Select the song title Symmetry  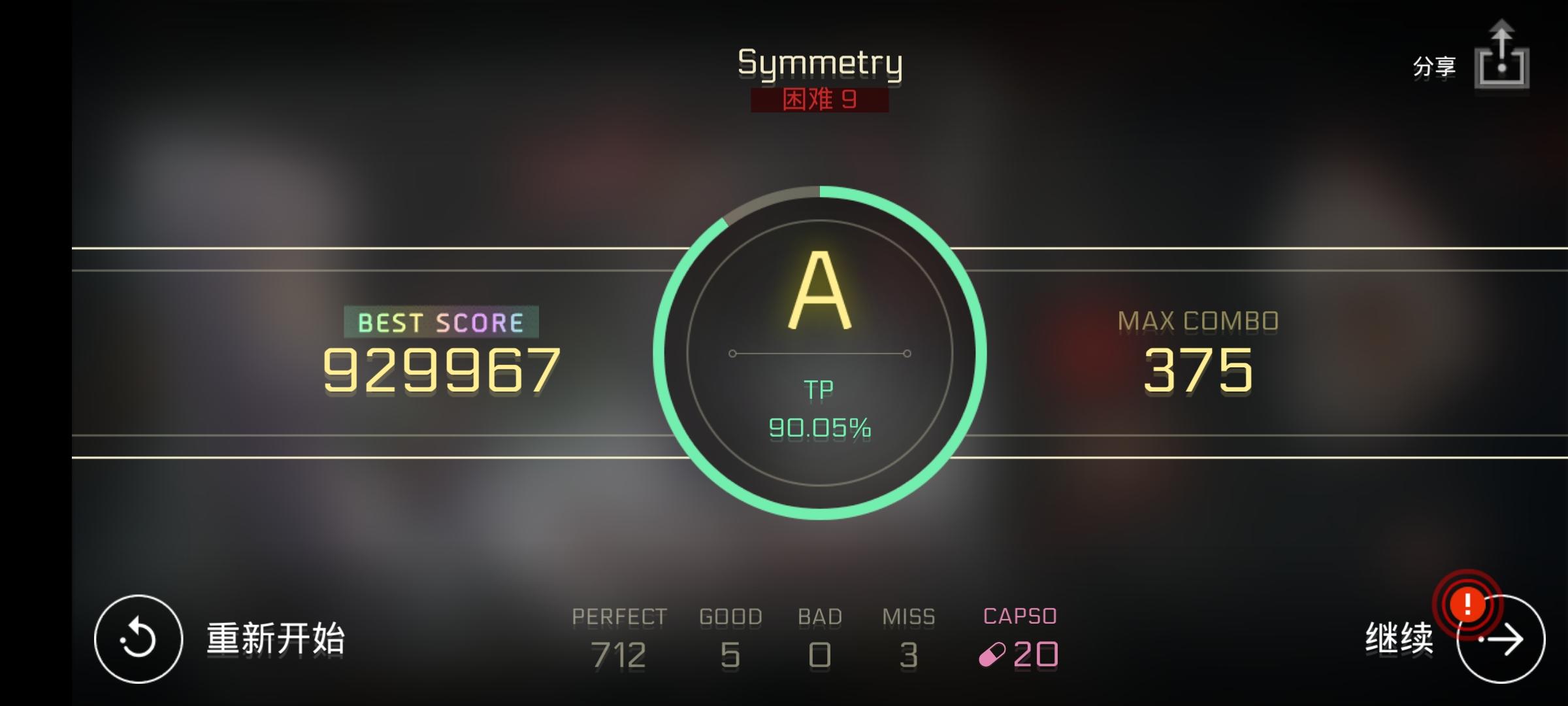819,63
